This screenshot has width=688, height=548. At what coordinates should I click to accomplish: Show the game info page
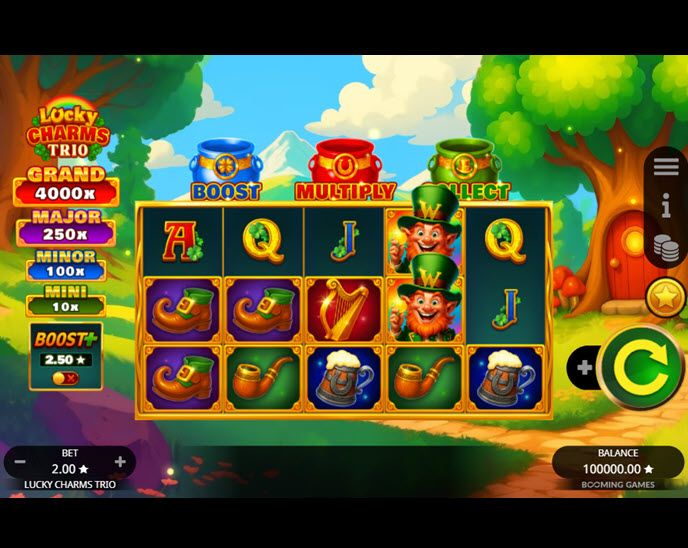(x=666, y=206)
